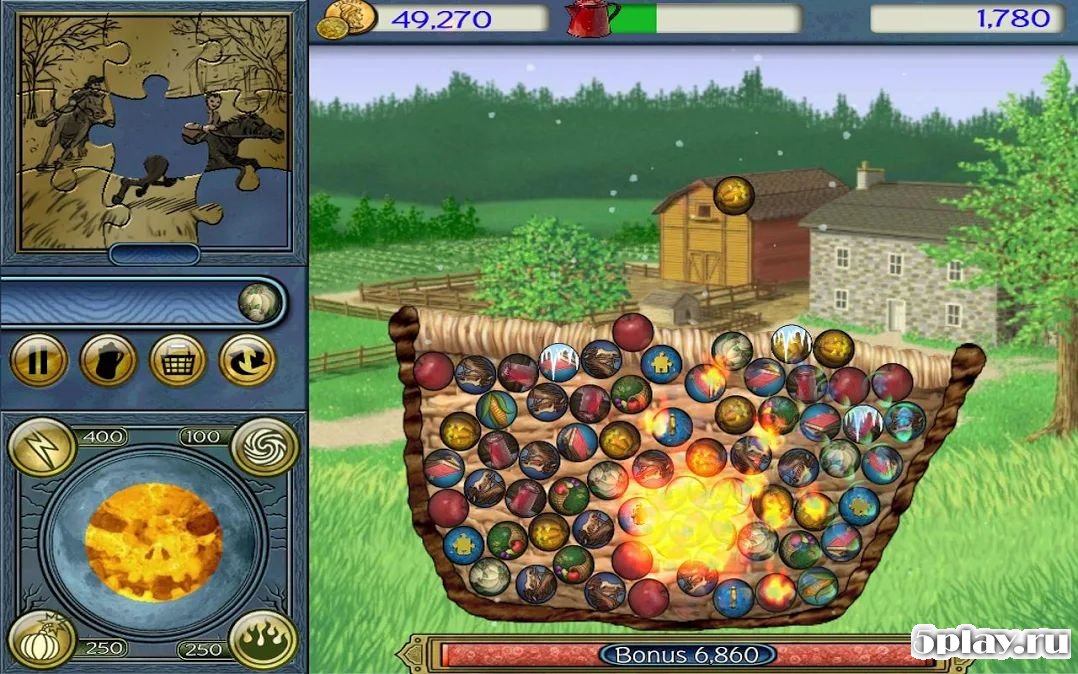The width and height of the screenshot is (1078, 674).
Task: Click the circular arrows swap button
Action: pos(246,360)
